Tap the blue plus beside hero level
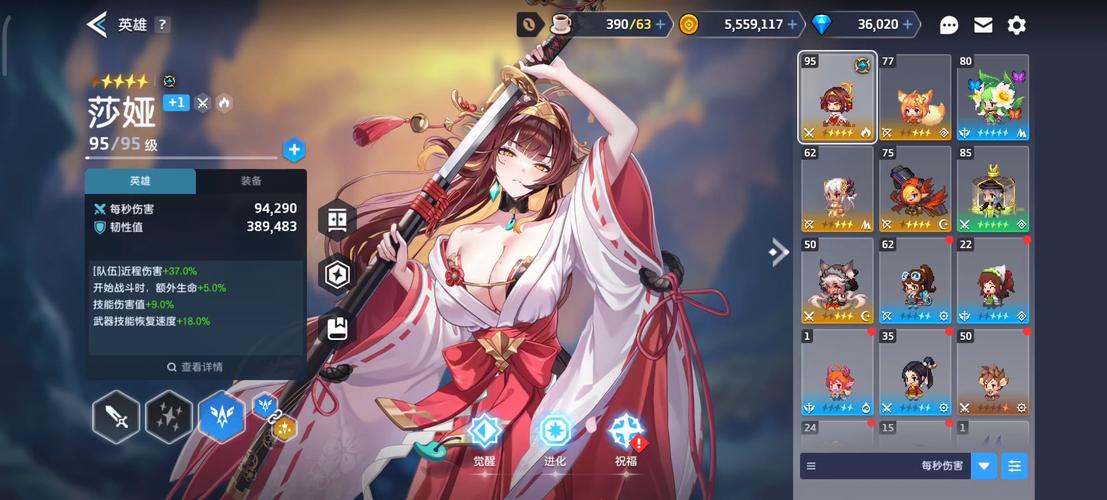The image size is (1107, 500). click(294, 150)
